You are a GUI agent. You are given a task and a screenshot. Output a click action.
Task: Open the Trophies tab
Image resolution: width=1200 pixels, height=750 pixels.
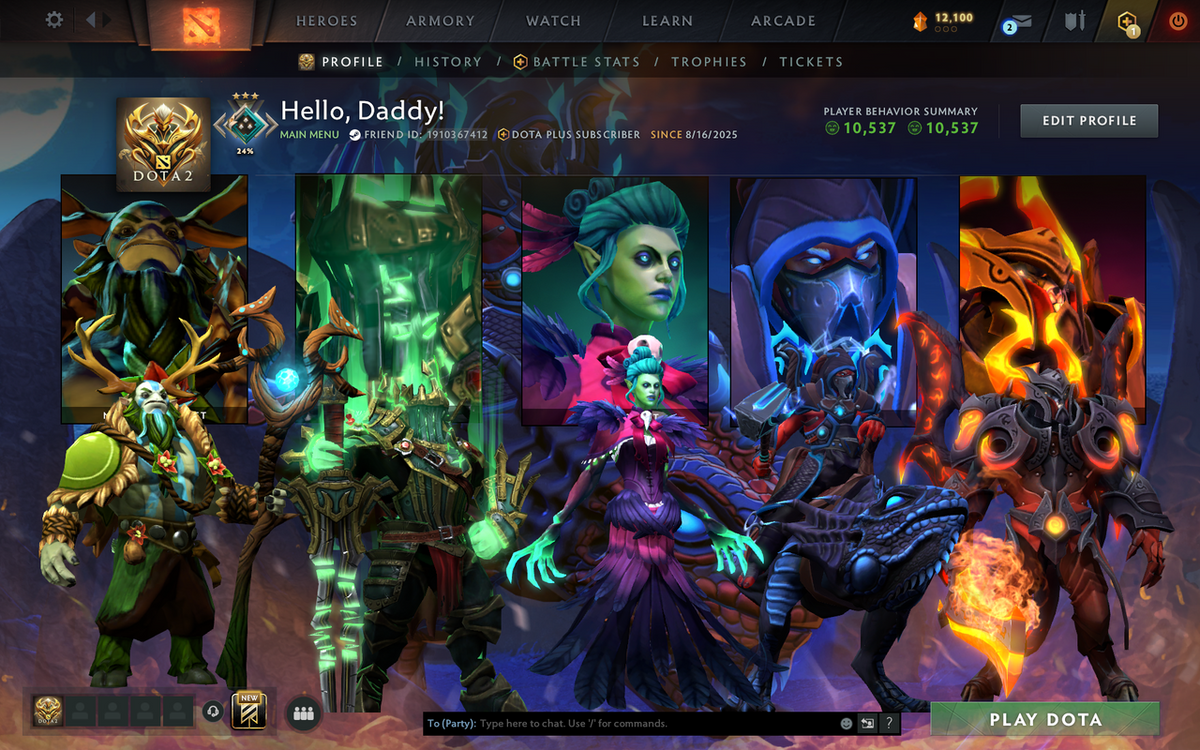pyautogui.click(x=709, y=62)
